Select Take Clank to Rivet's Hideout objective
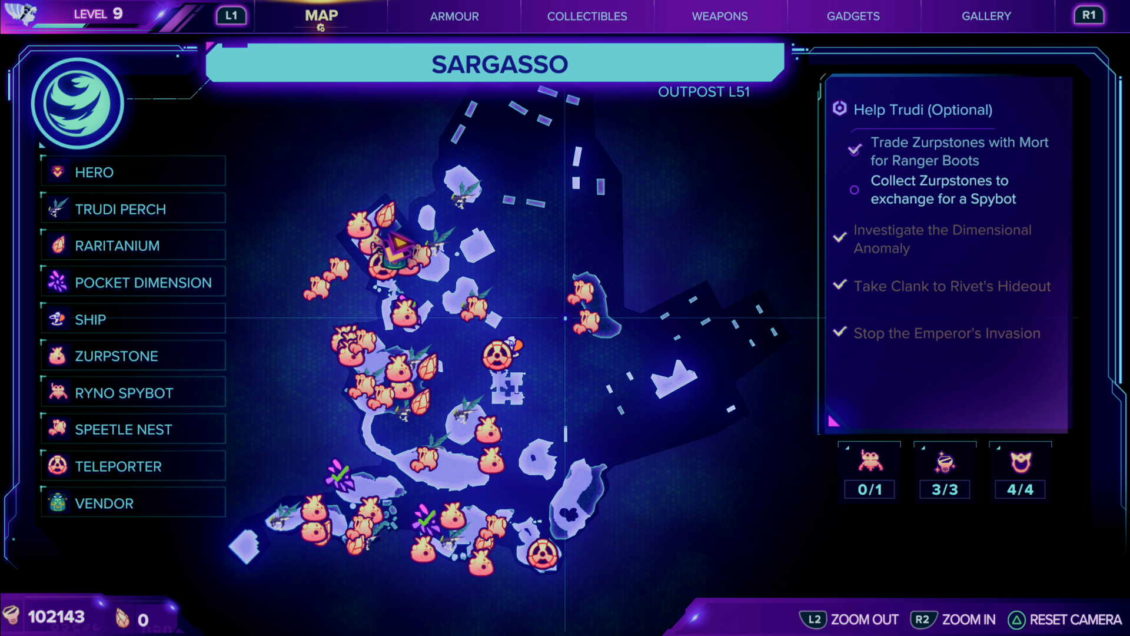This screenshot has width=1130, height=636. [951, 286]
